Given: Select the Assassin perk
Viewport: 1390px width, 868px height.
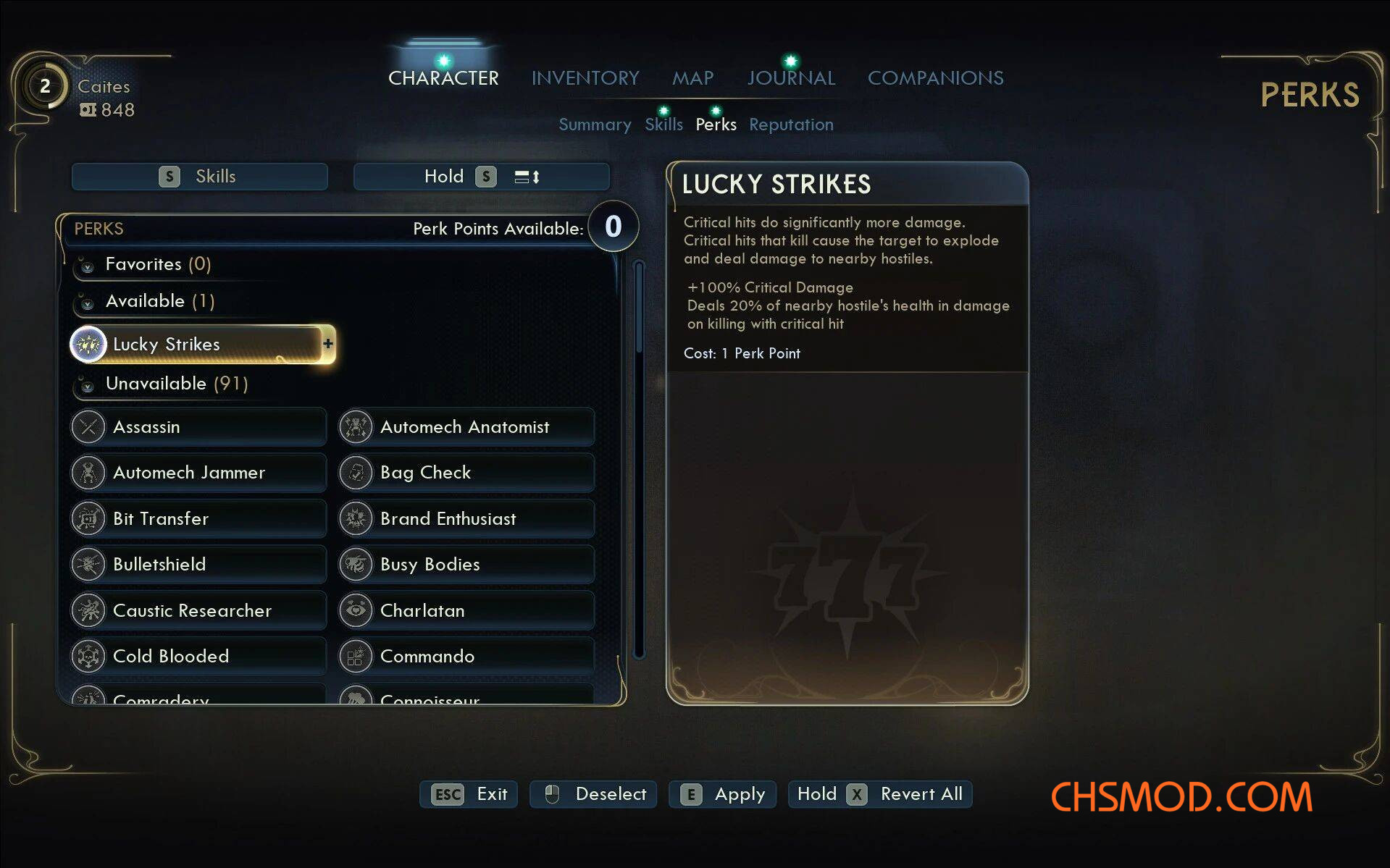Looking at the screenshot, I should click(x=197, y=427).
